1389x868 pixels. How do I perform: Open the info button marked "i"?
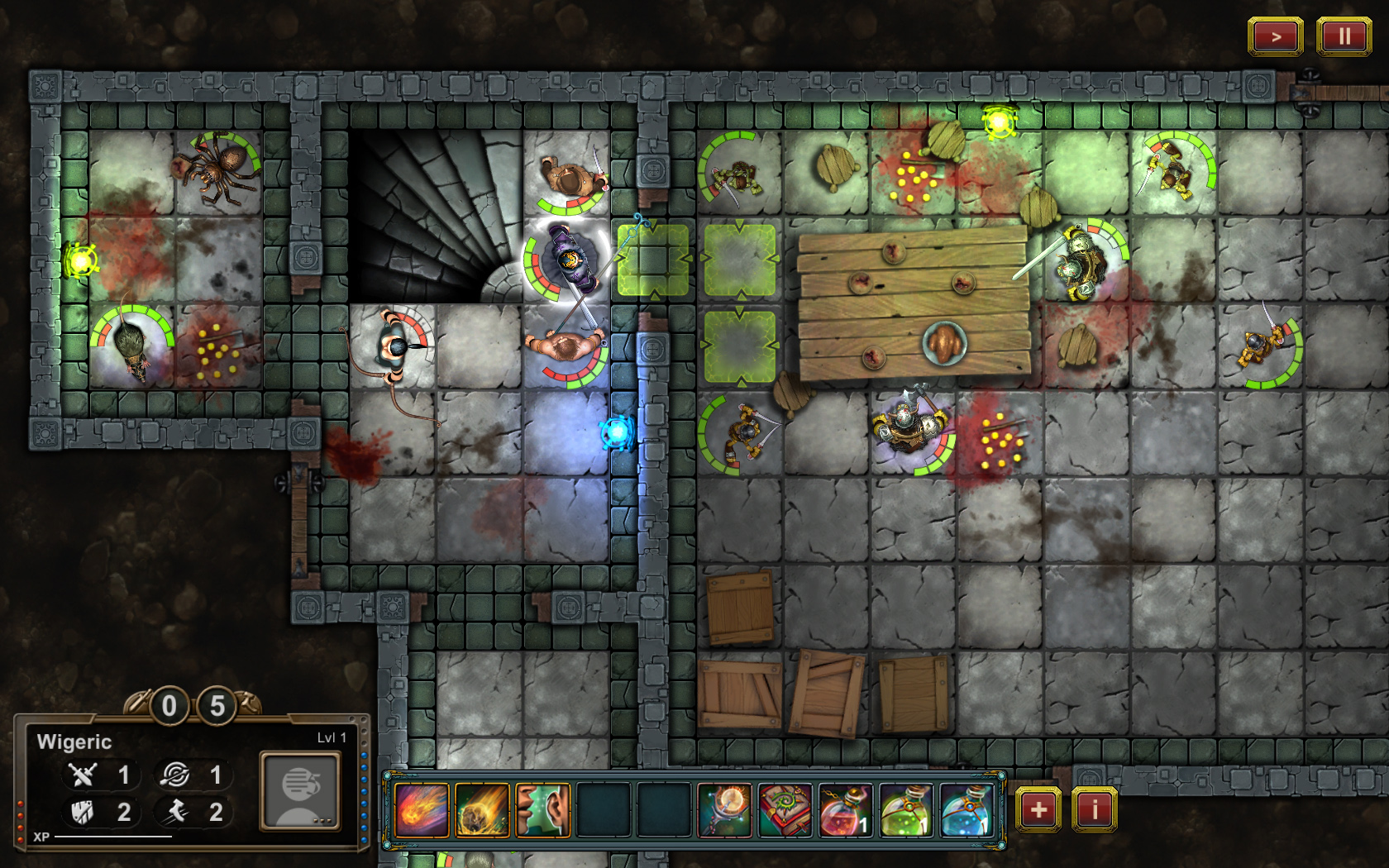pos(1095,809)
